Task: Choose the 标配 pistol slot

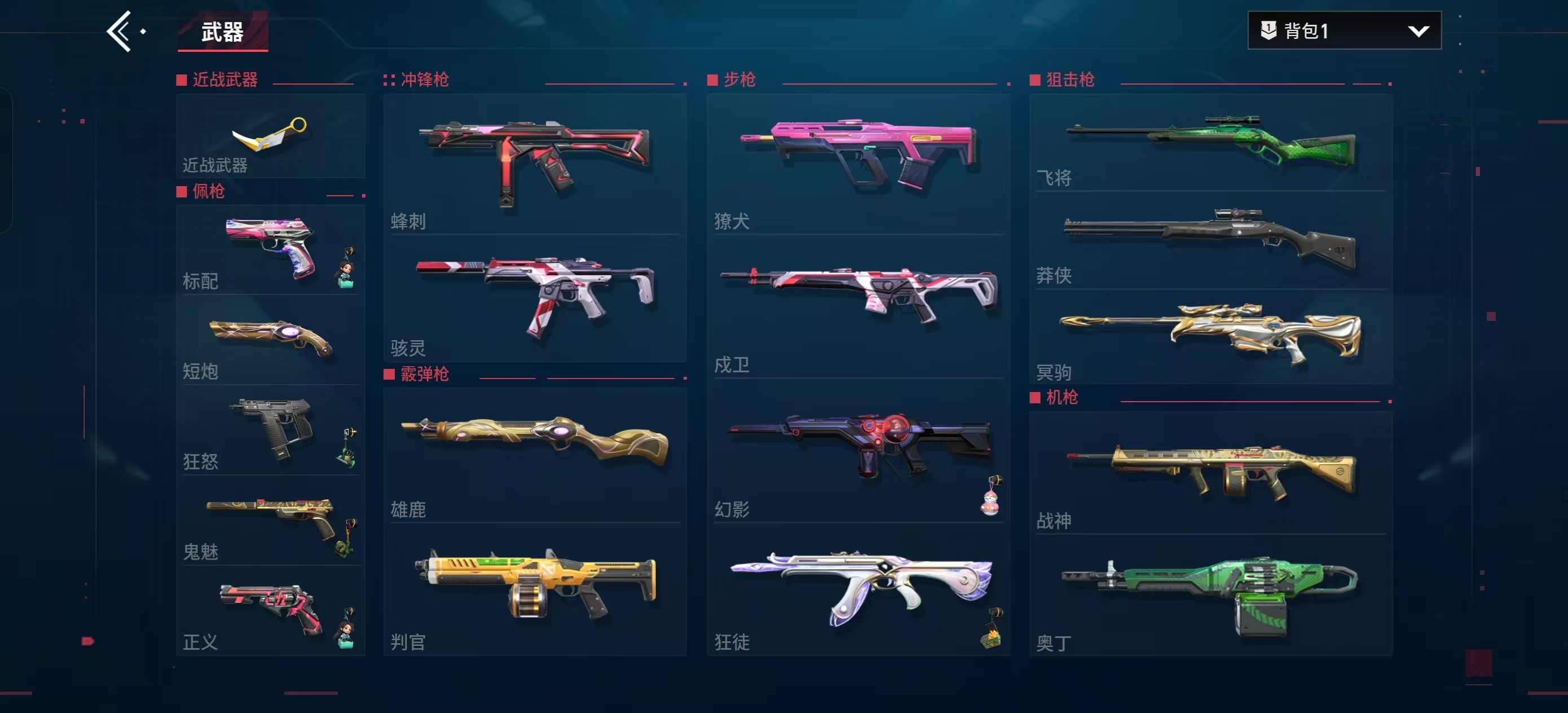Action: tap(270, 250)
